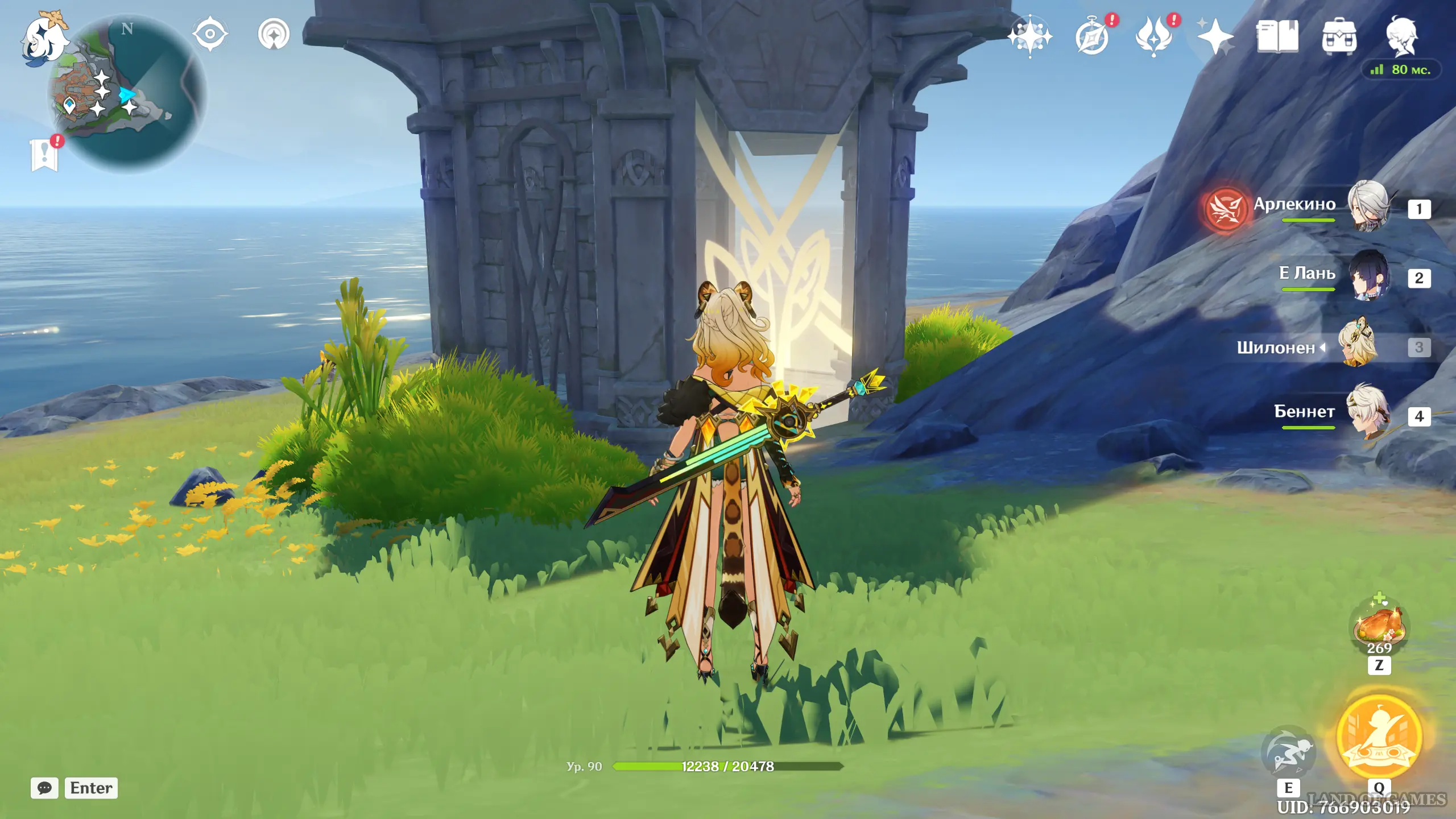The width and height of the screenshot is (1456, 819).
Task: Use the roast chicken food item
Action: tap(1379, 624)
